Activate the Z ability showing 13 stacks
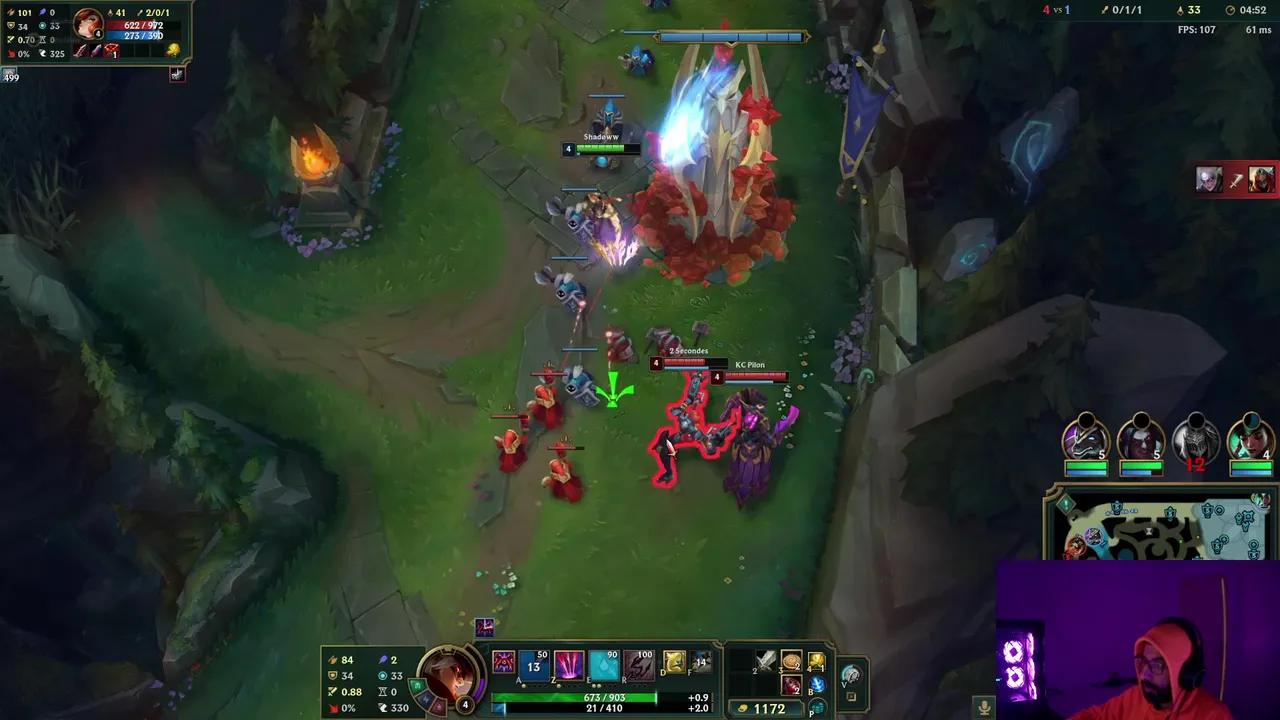Image resolution: width=1280 pixels, height=720 pixels. pyautogui.click(x=533, y=664)
